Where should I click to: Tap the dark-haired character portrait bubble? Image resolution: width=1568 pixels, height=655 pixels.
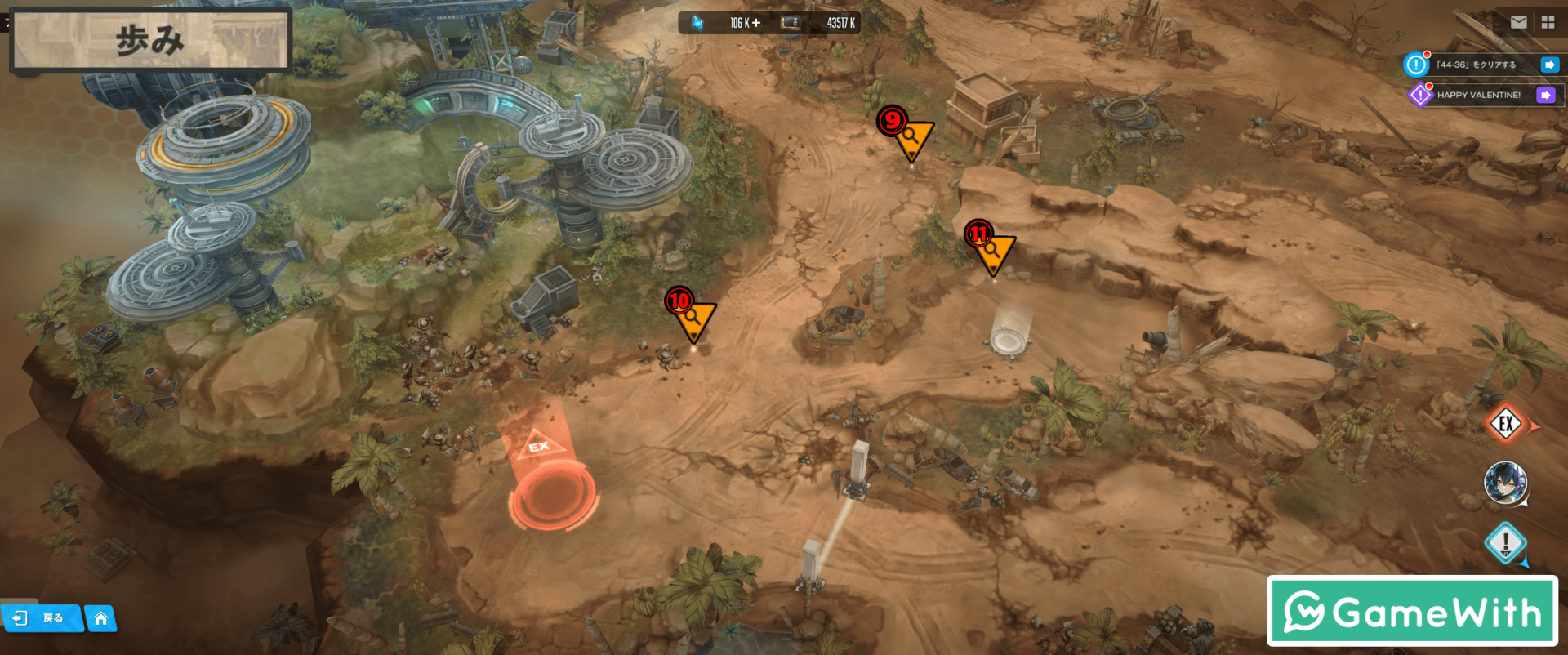click(x=1505, y=482)
